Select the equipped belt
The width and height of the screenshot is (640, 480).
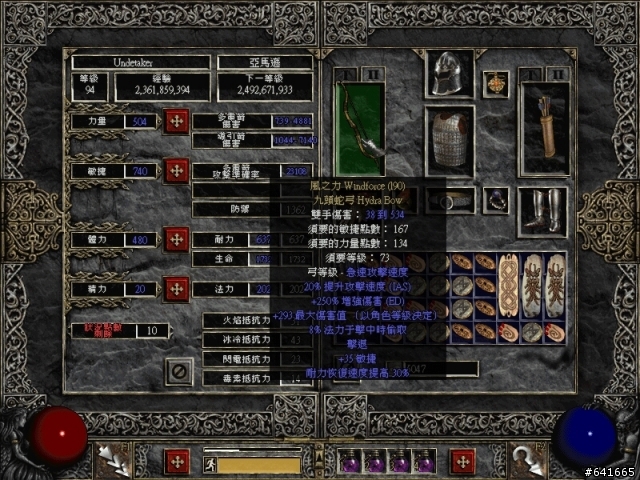pos(449,200)
